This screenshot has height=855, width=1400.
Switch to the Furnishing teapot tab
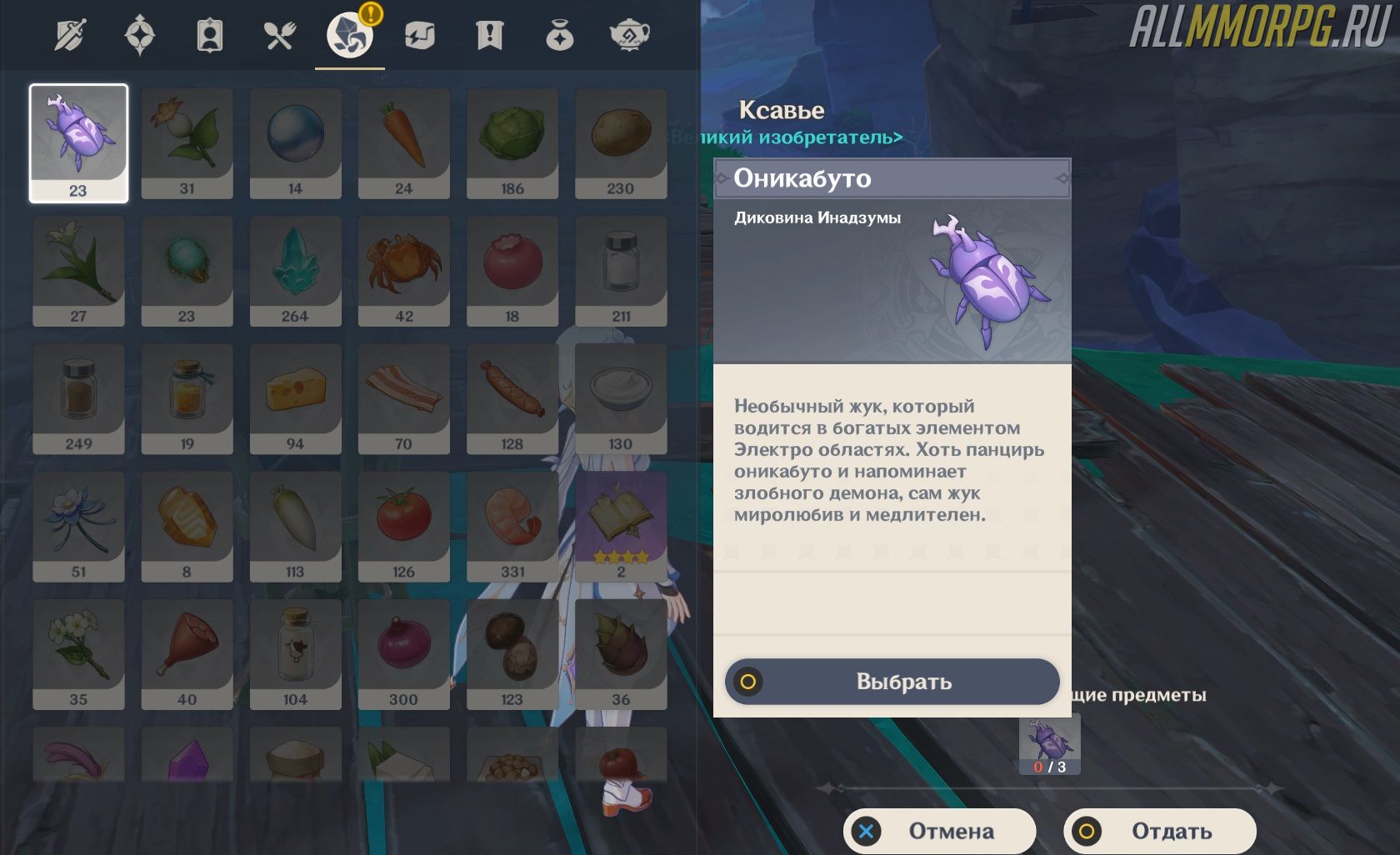(x=629, y=36)
